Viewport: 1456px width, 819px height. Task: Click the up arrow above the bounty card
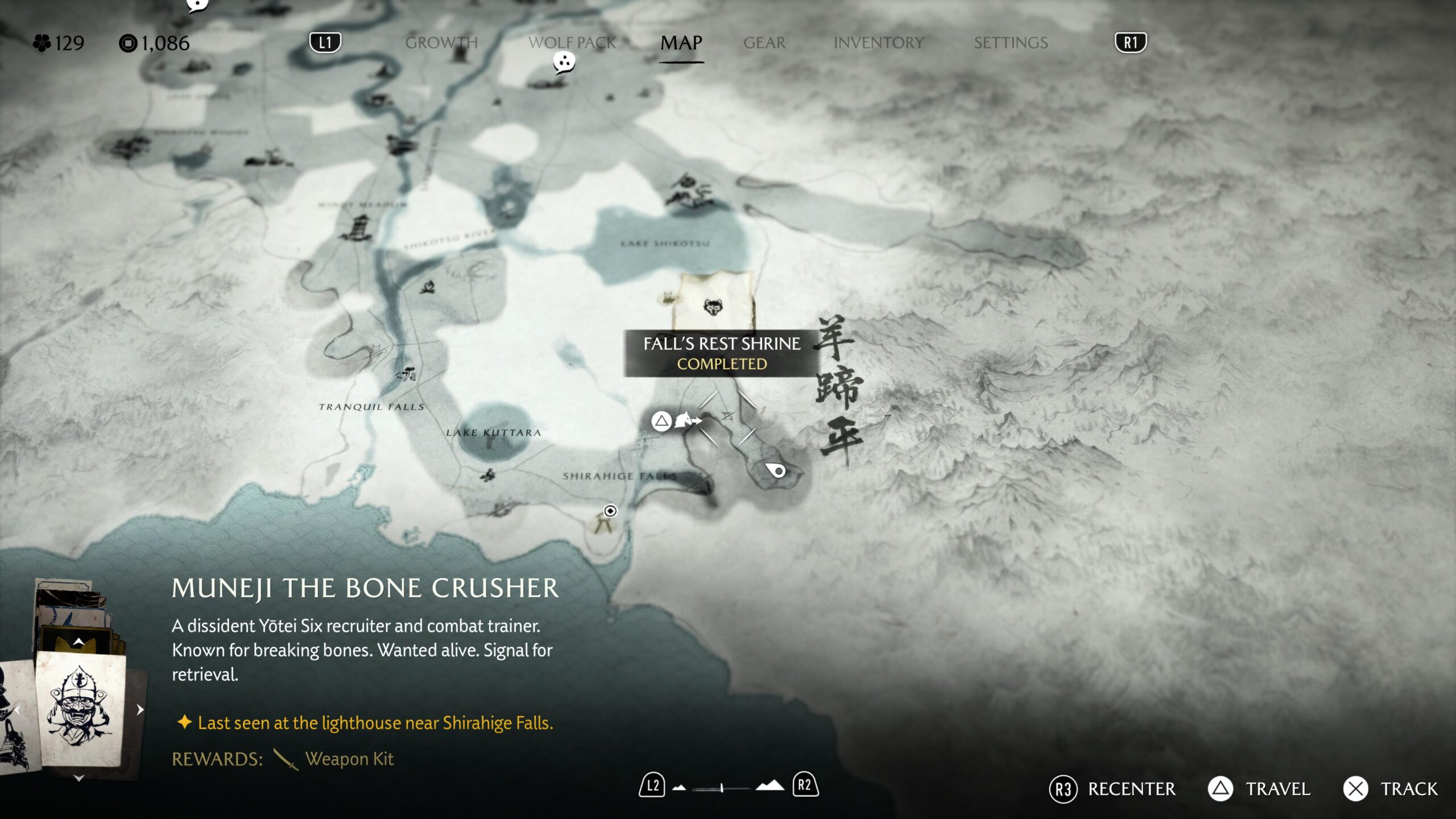pos(78,642)
